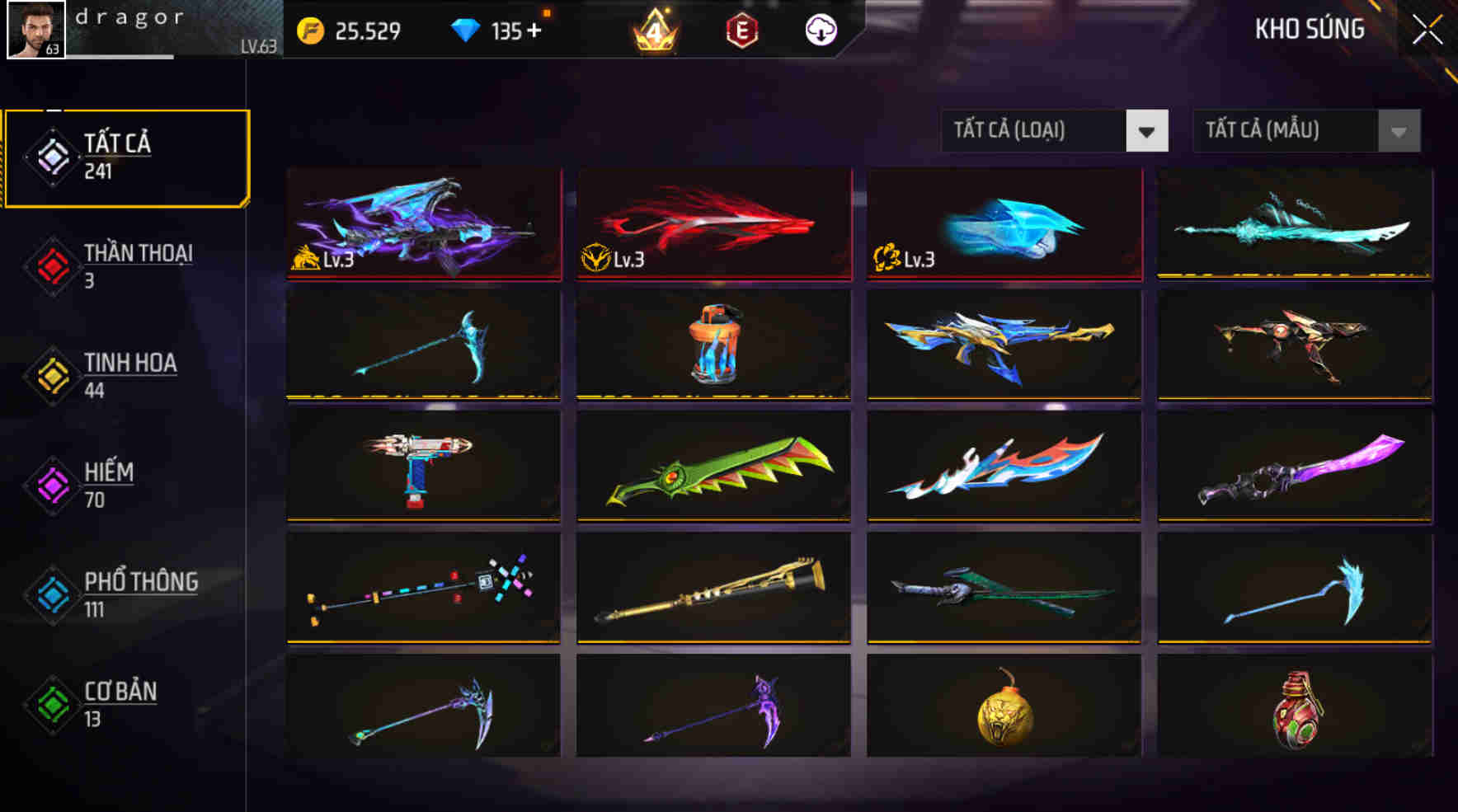Select the Lv.3 purple dragon weapon skin

422,224
